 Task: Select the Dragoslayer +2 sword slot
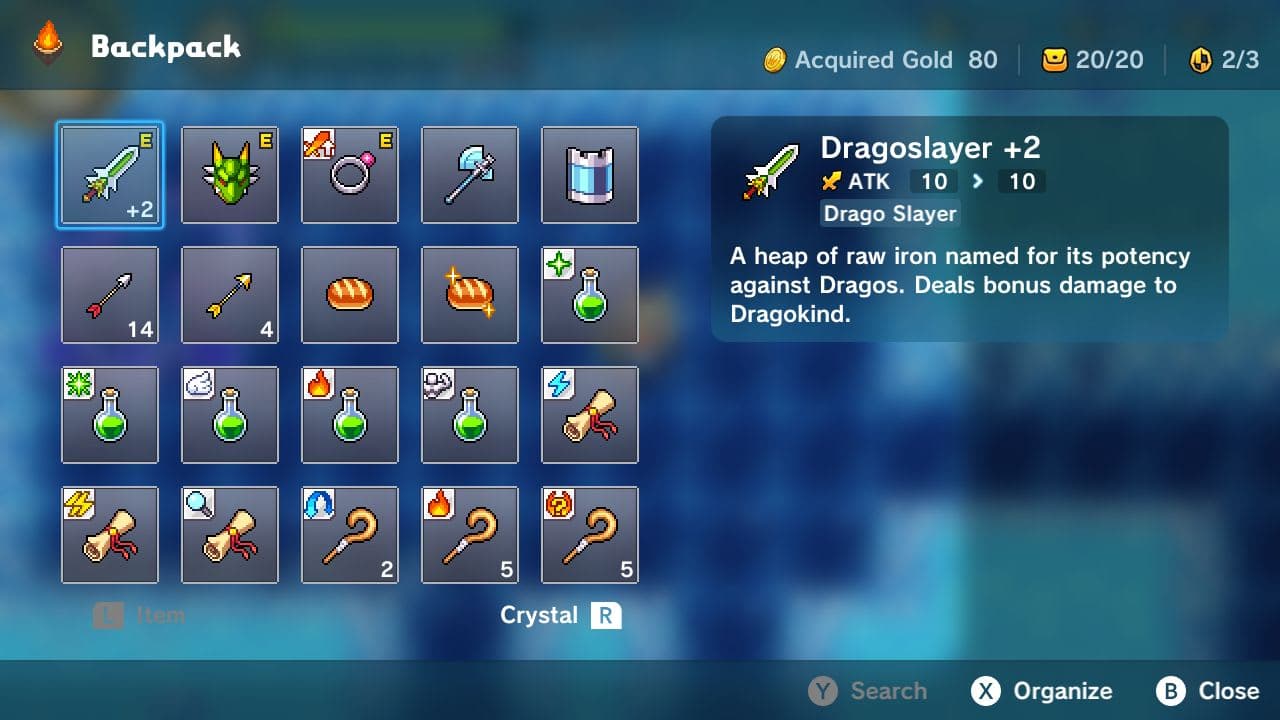click(x=110, y=175)
